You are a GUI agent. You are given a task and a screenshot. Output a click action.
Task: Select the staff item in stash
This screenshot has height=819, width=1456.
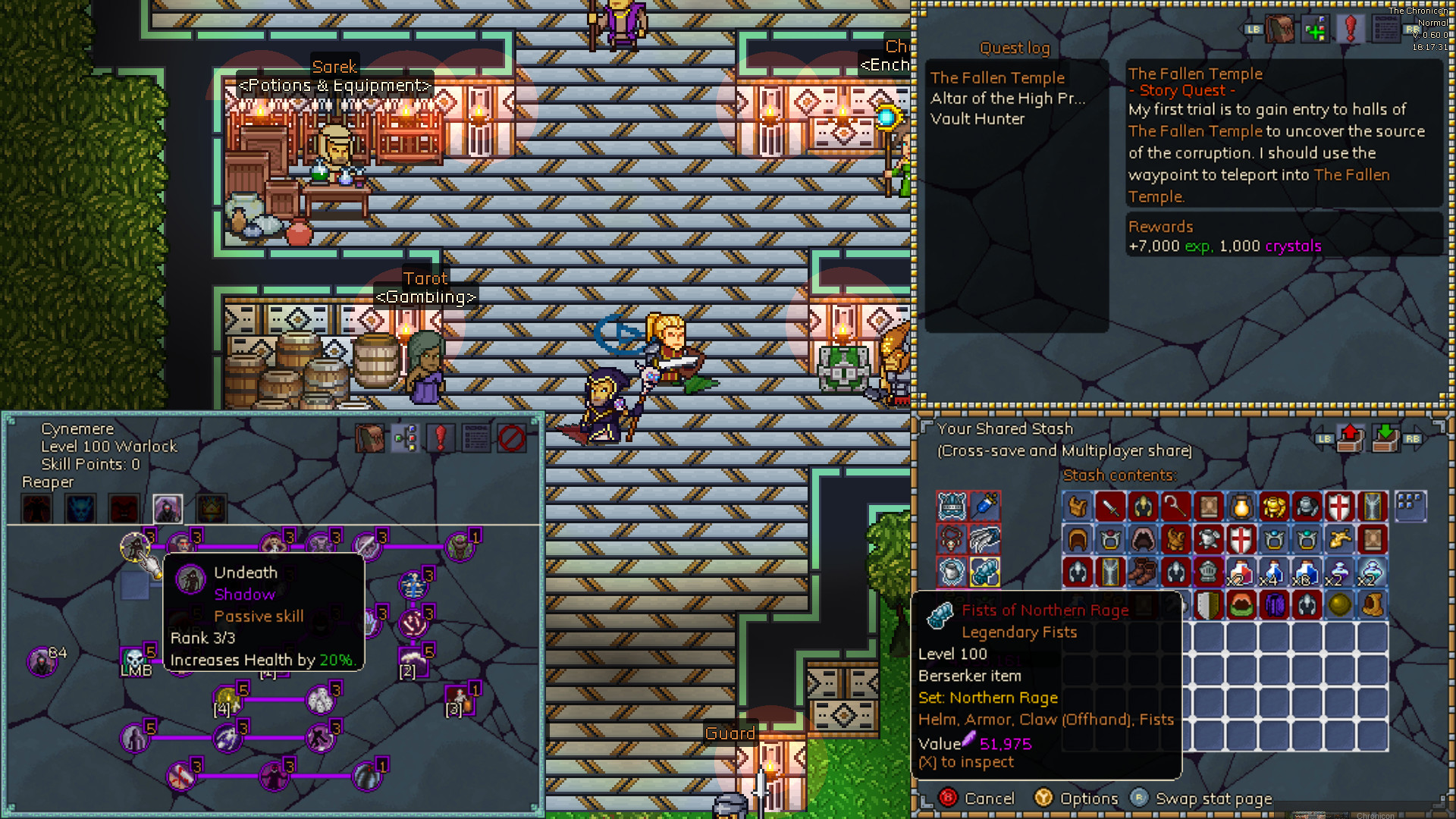1175,506
